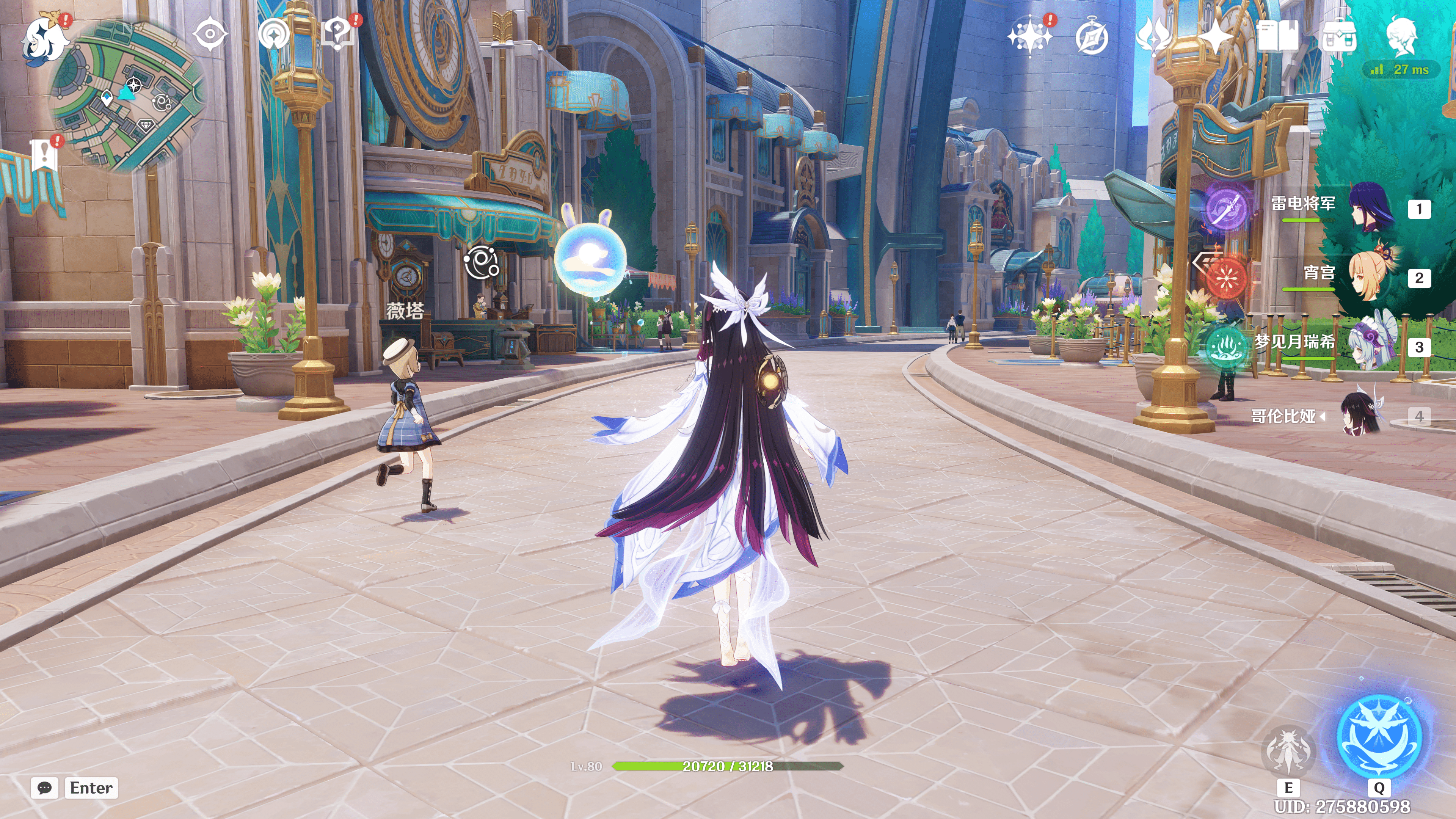1456x819 pixels.
Task: Open the archive book icon
Action: tap(1277, 36)
